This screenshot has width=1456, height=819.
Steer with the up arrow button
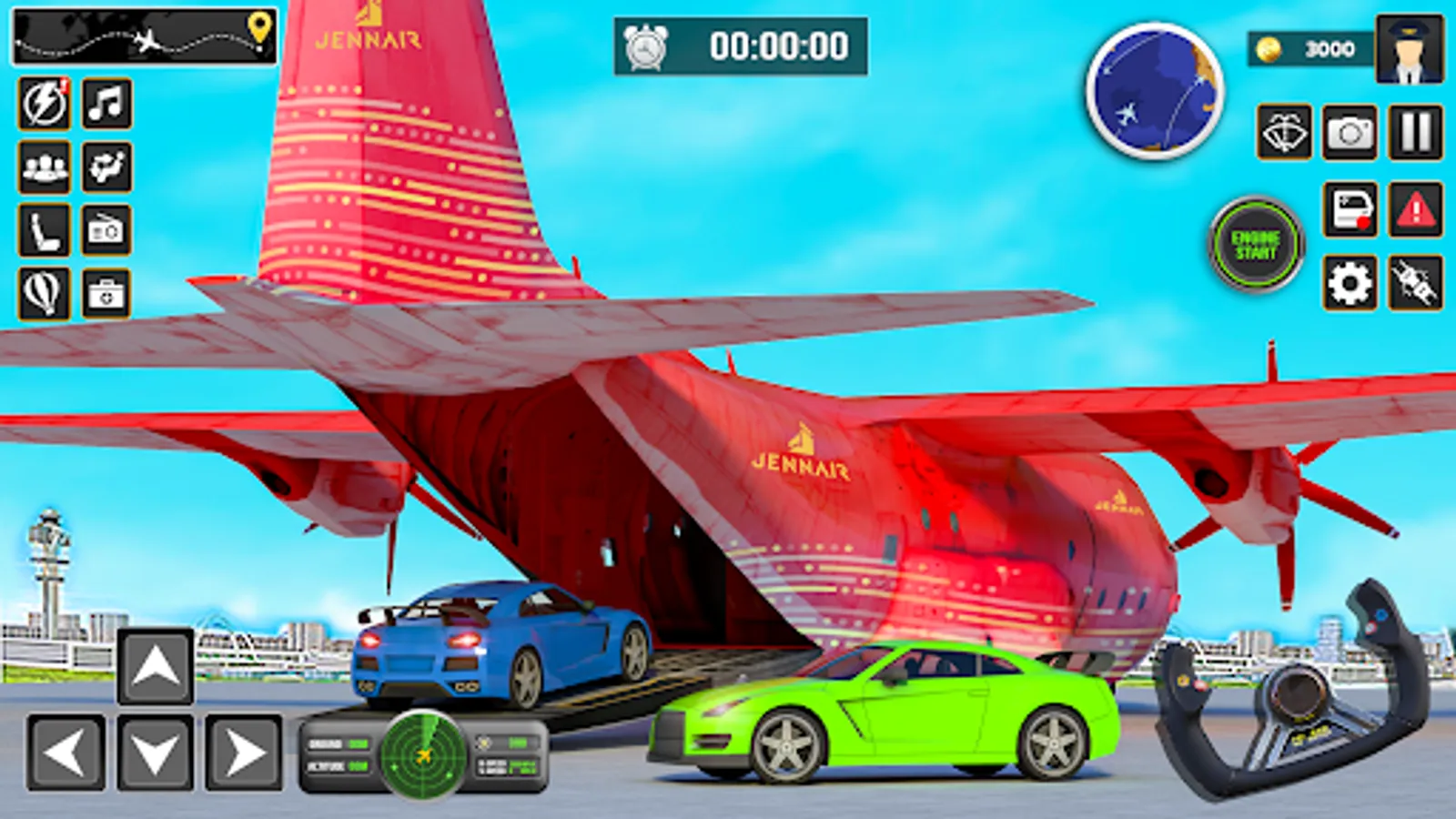point(156,667)
